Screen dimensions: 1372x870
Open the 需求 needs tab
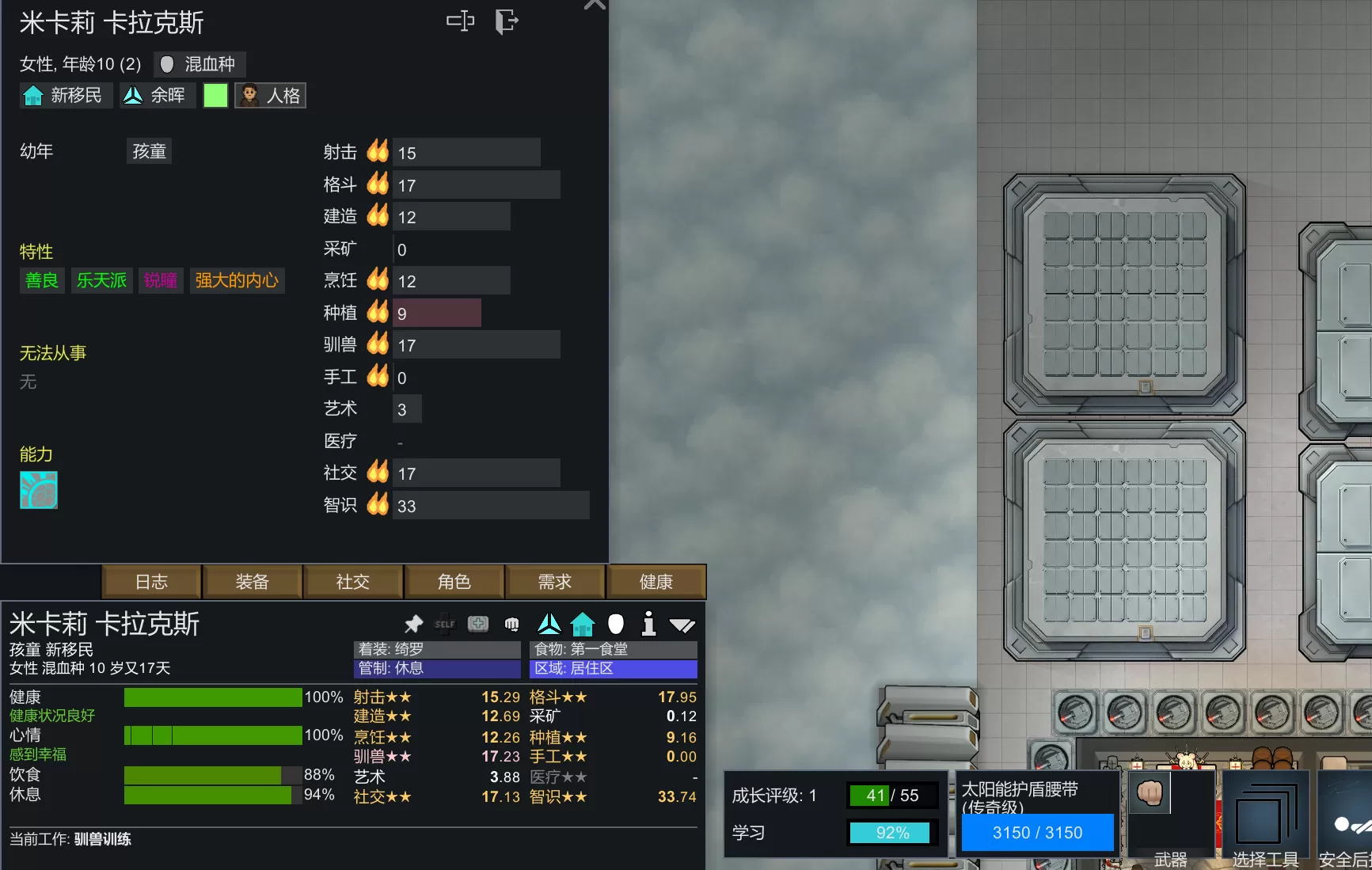point(555,582)
